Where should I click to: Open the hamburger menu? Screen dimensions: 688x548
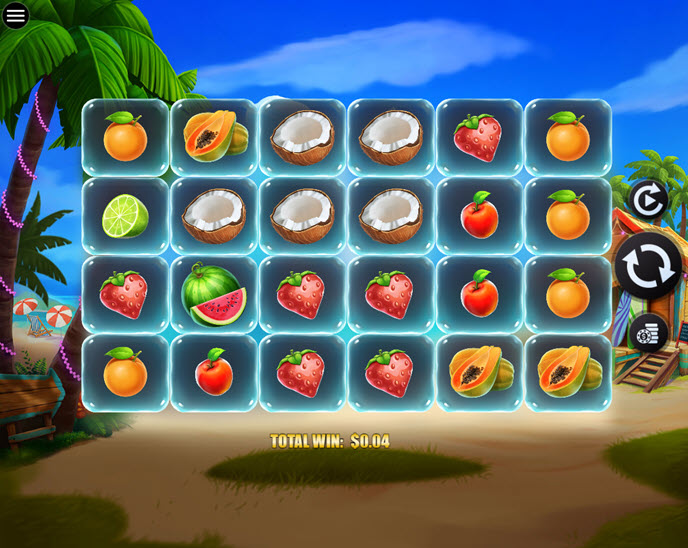tap(15, 15)
